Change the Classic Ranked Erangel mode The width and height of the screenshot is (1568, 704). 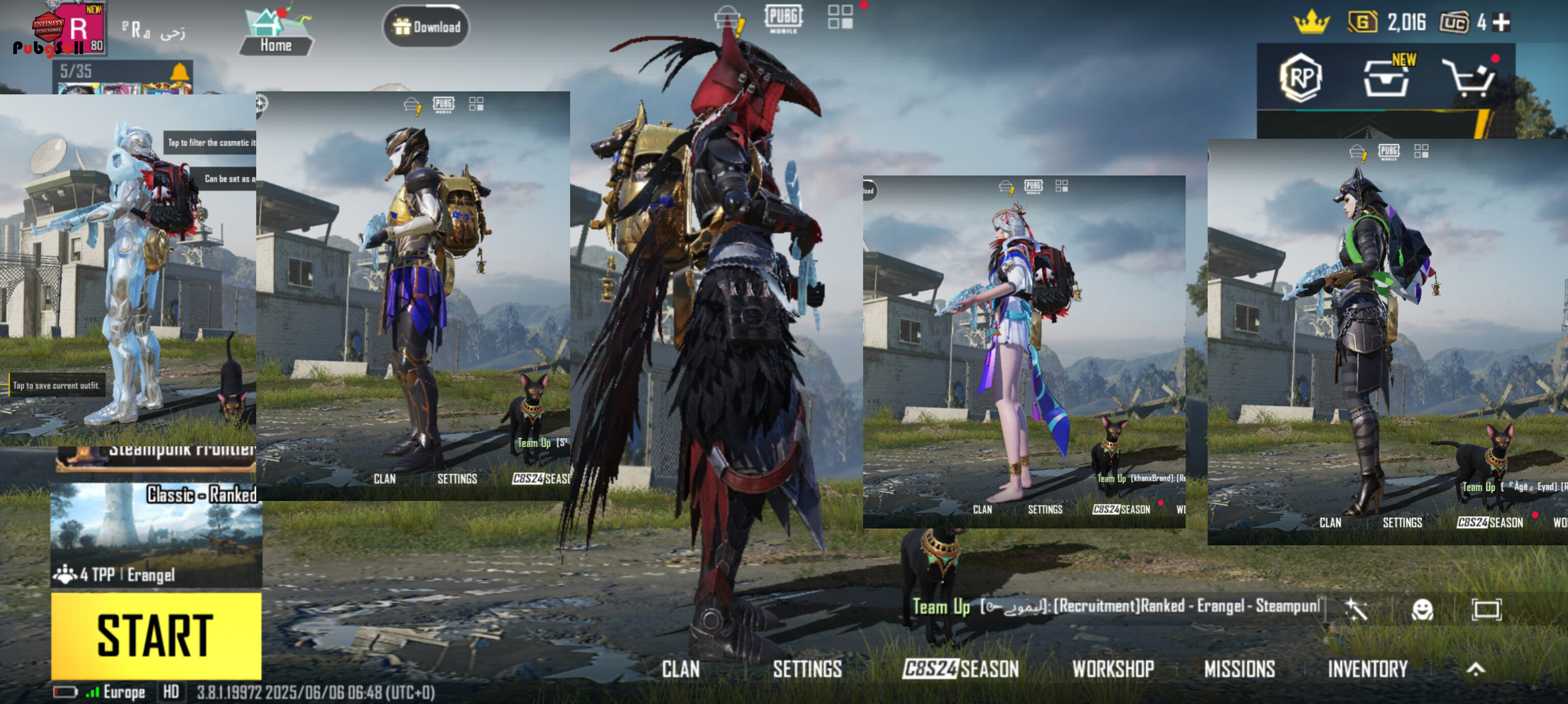(x=156, y=536)
